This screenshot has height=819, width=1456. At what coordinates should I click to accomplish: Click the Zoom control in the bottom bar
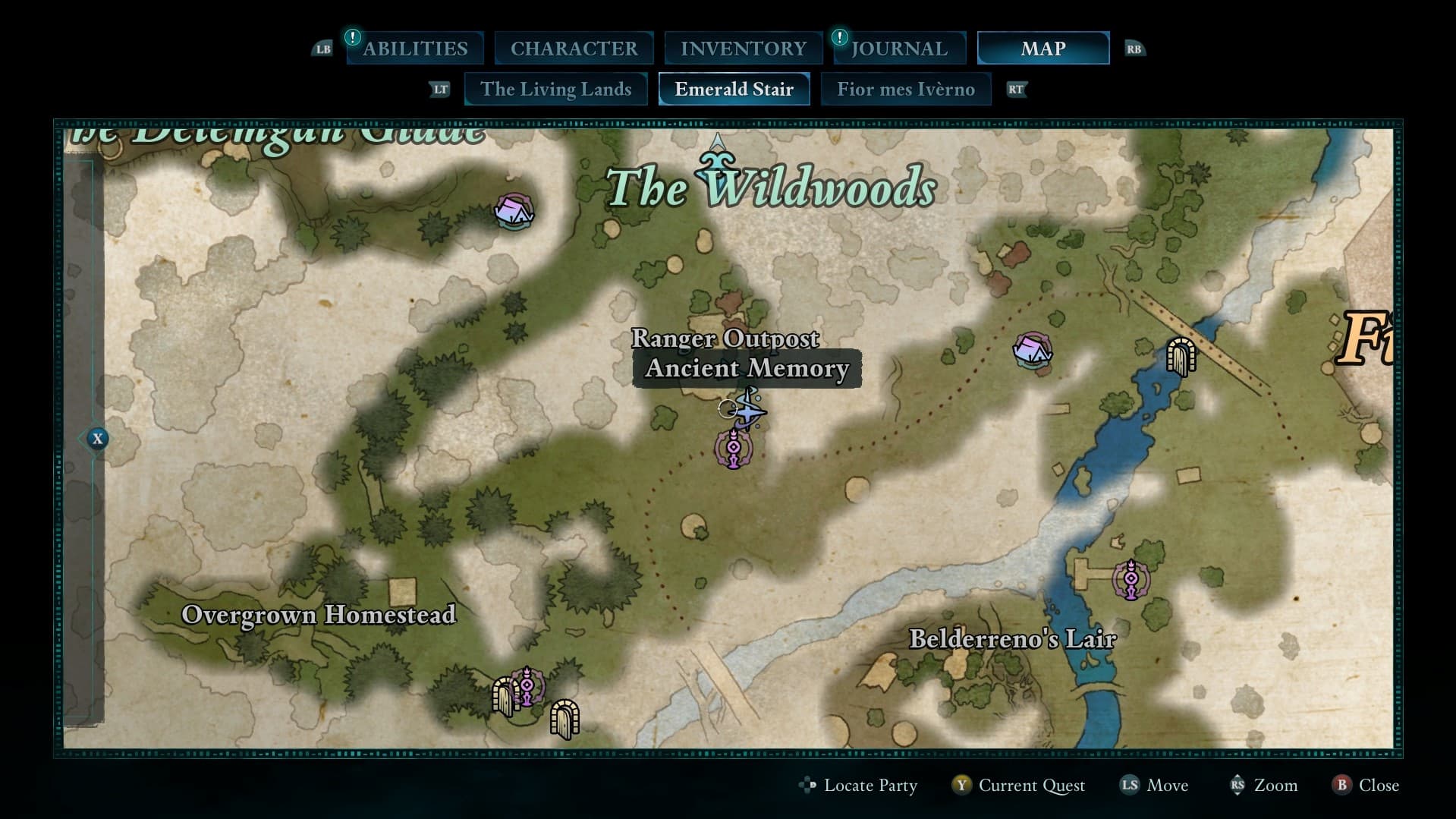(x=1277, y=786)
